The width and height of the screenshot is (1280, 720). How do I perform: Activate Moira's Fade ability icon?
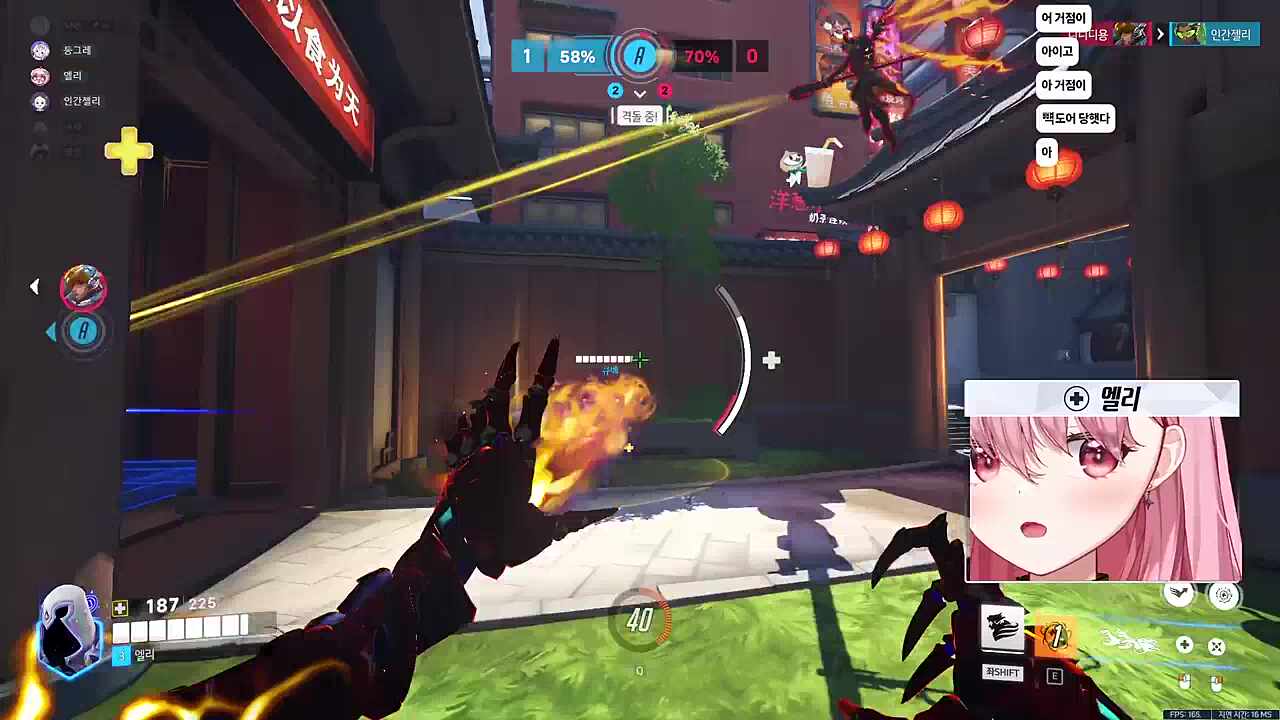tap(1002, 630)
